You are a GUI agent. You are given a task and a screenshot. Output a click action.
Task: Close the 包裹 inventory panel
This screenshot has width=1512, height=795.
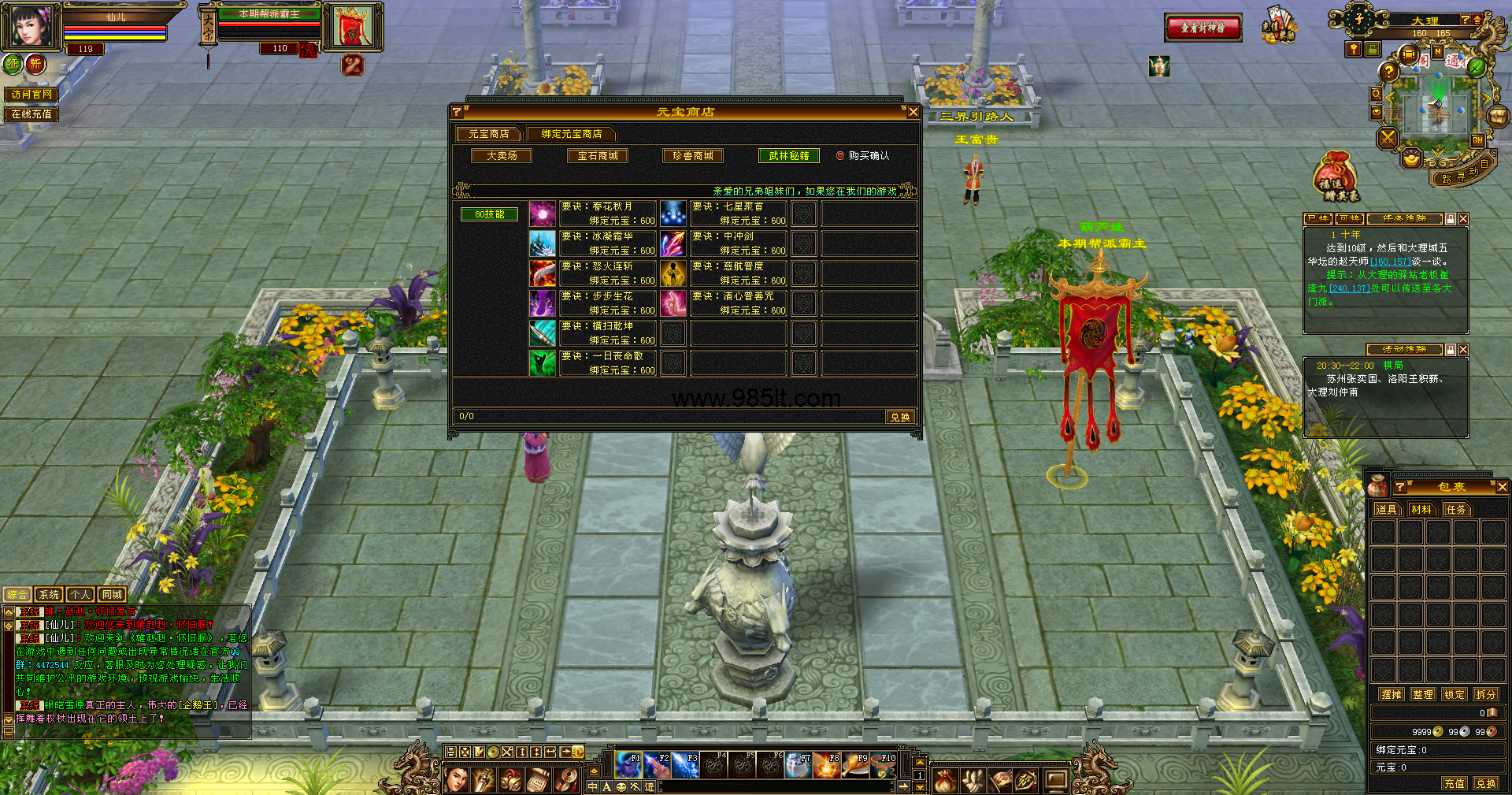1502,488
